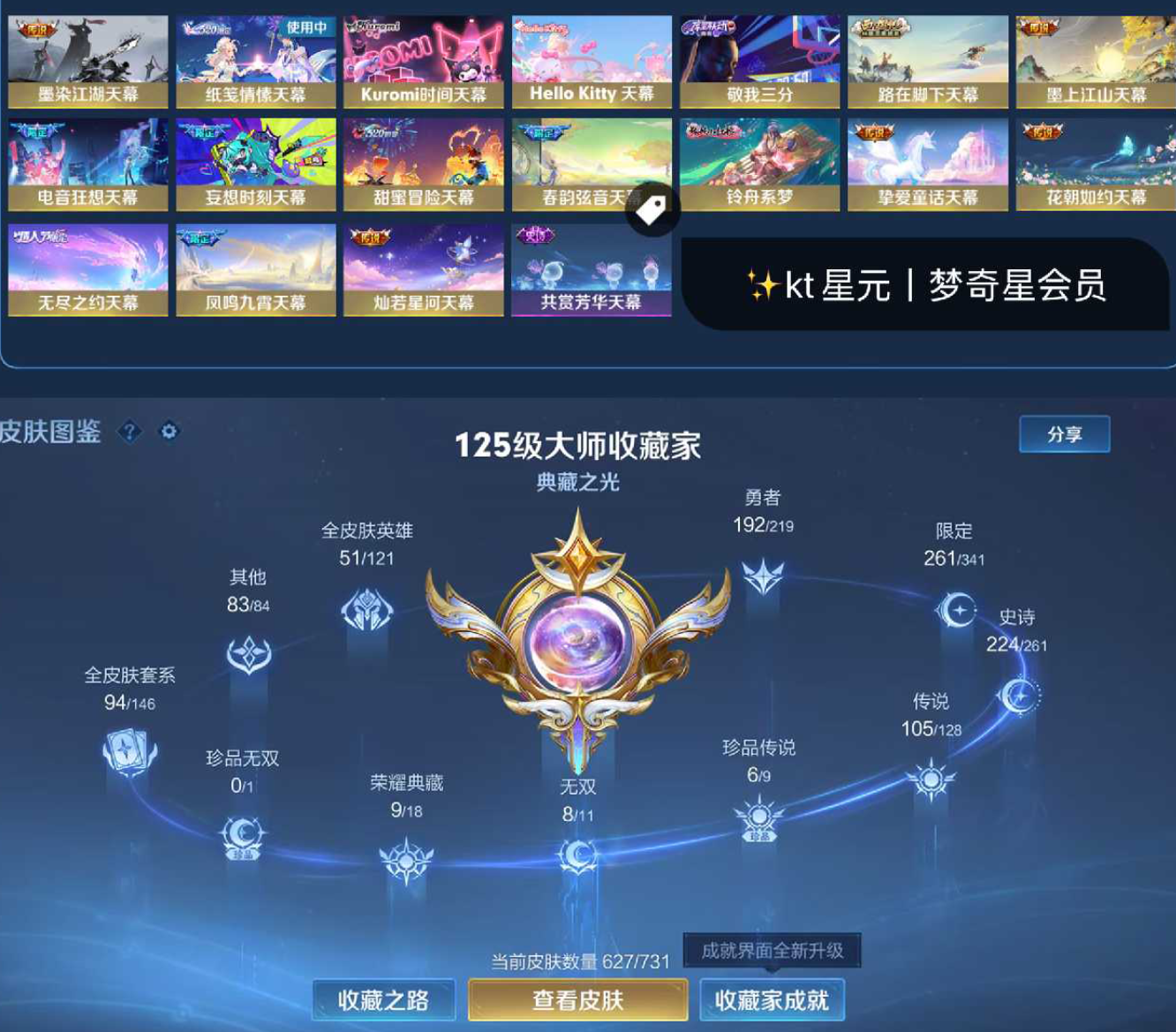The image size is (1176, 1032).
Task: Click the 分享 share button
Action: (1064, 433)
